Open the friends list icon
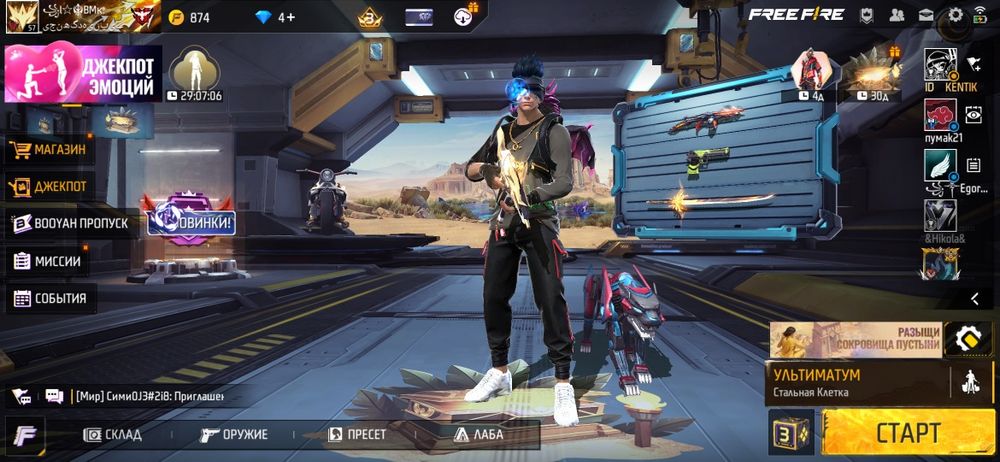The width and height of the screenshot is (1000, 462). point(896,15)
